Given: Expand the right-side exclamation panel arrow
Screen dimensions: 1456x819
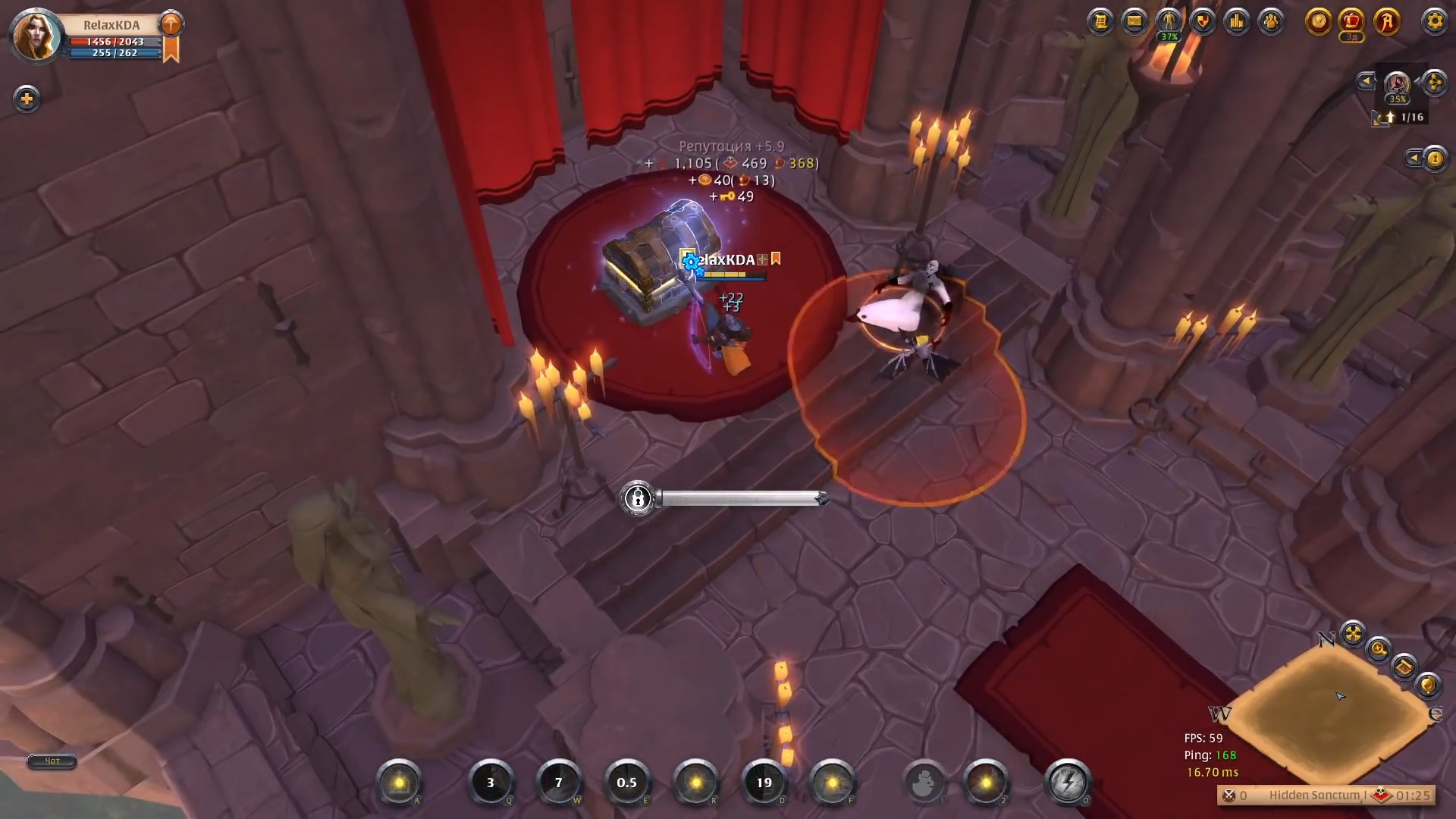Looking at the screenshot, I should [1414, 158].
